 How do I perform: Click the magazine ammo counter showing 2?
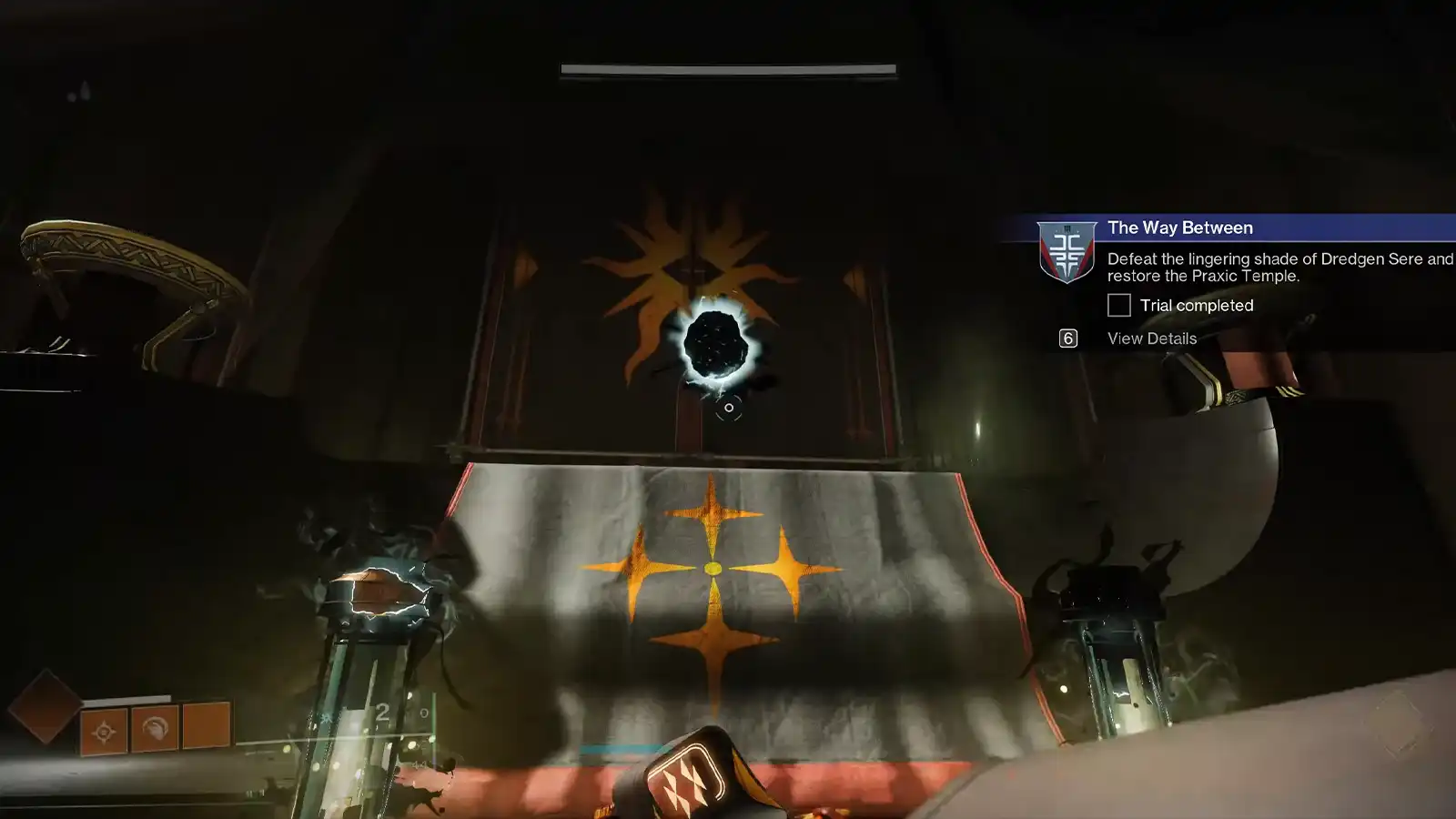point(381,713)
